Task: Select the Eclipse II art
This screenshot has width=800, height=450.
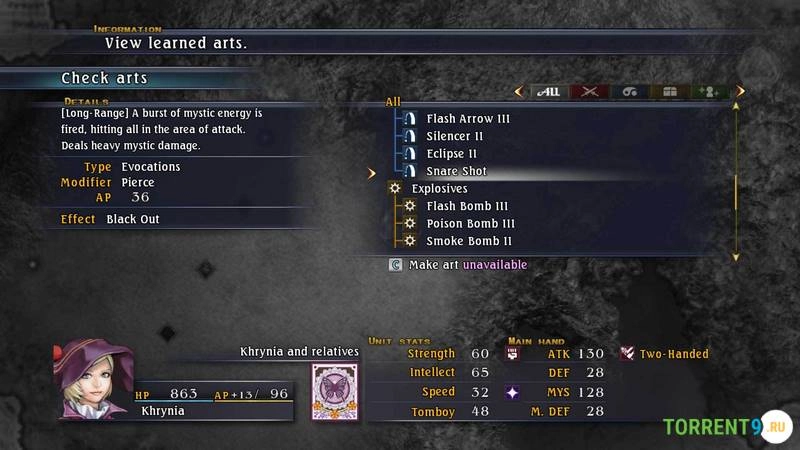Action: [451, 154]
